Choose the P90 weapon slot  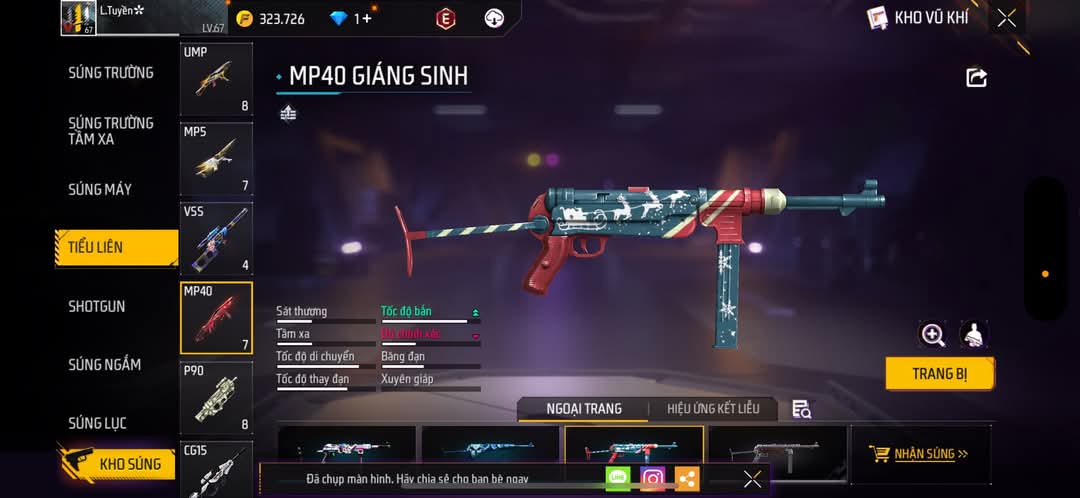(216, 397)
